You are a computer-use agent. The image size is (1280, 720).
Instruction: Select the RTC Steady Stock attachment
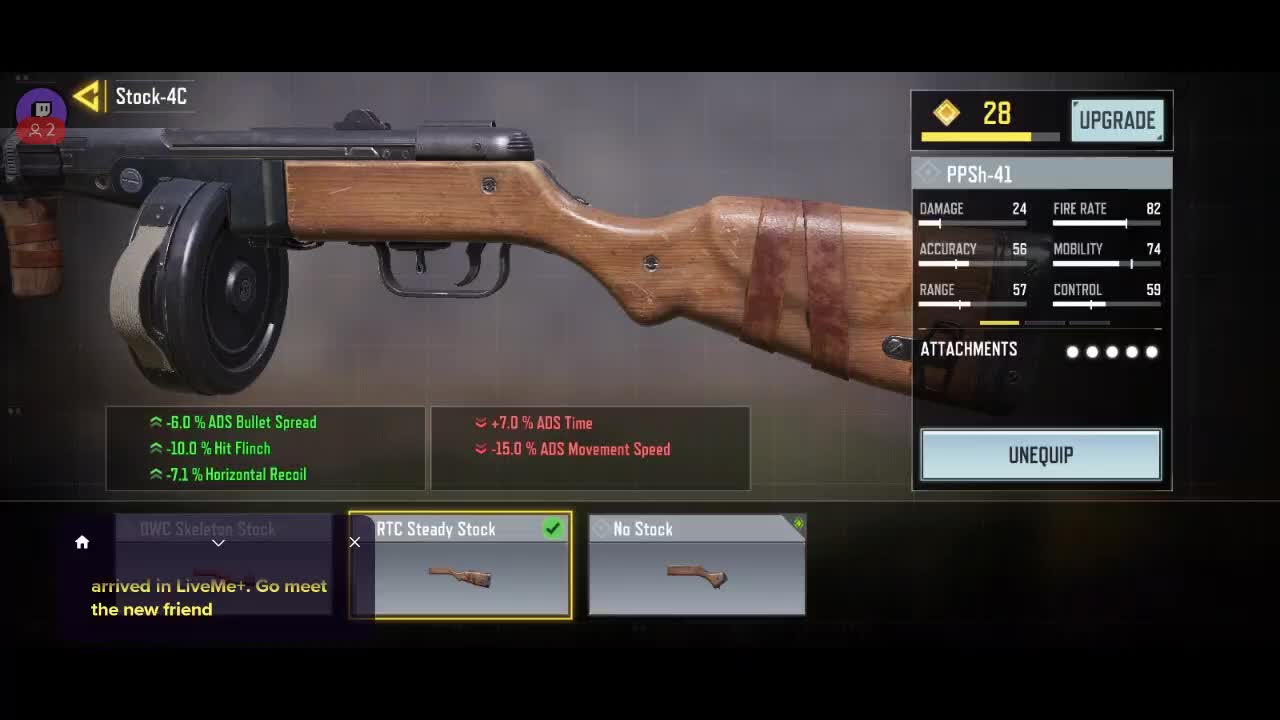tap(460, 566)
